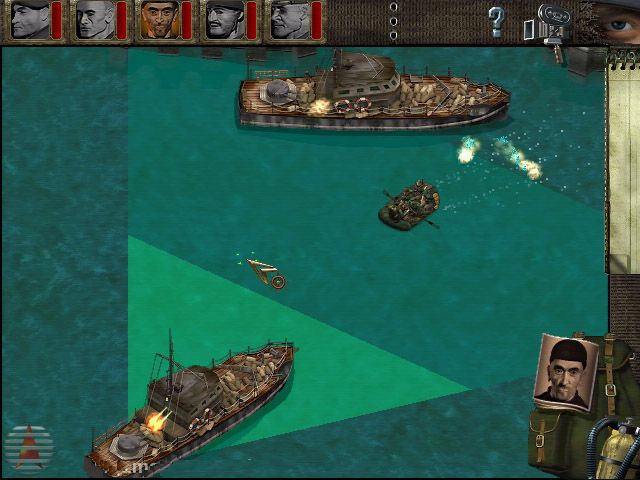The height and width of the screenshot is (480, 640).
Task: Activate the film camera view icon
Action: (549, 22)
